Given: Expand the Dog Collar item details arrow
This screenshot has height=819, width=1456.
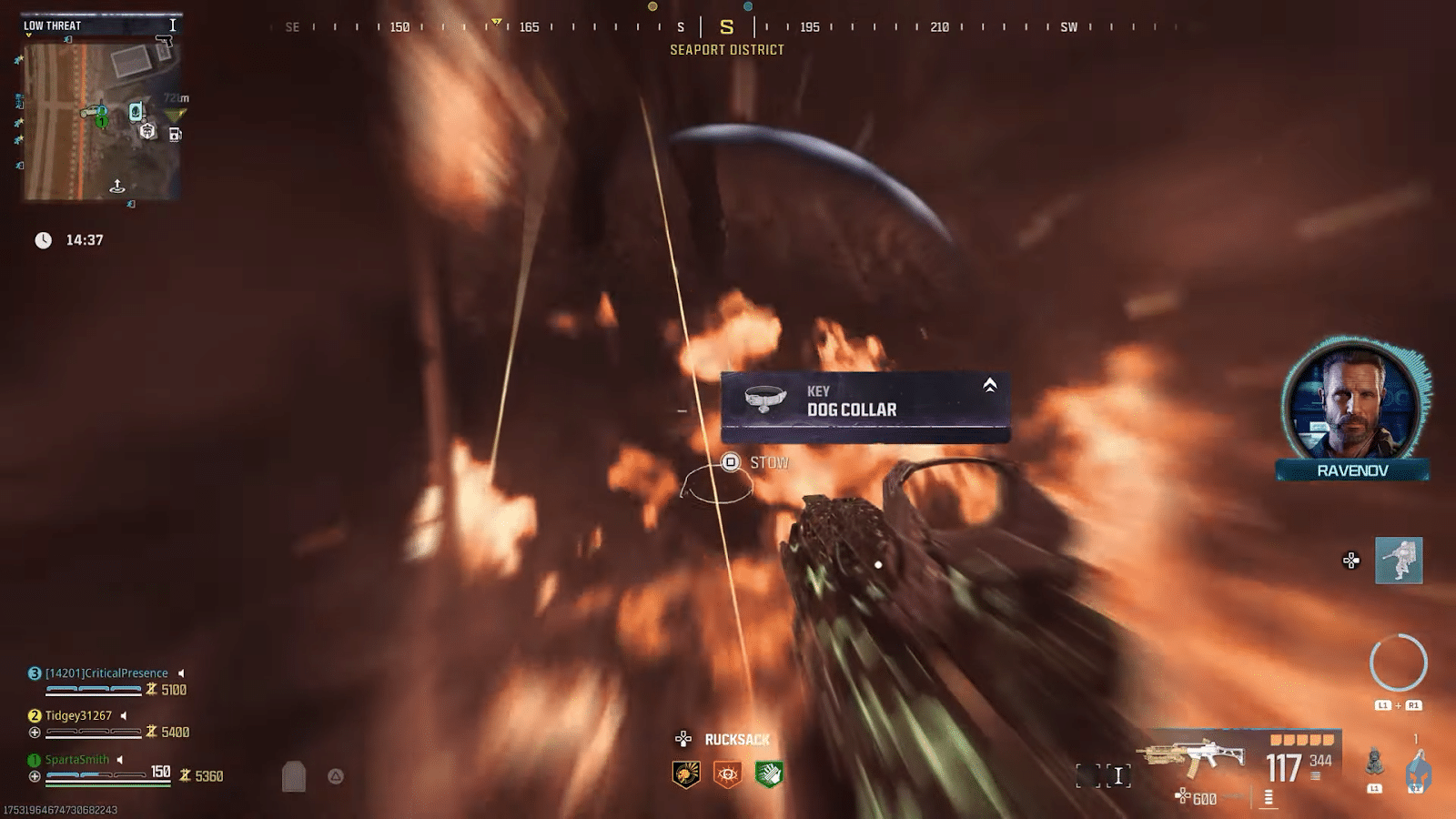Looking at the screenshot, I should (989, 386).
